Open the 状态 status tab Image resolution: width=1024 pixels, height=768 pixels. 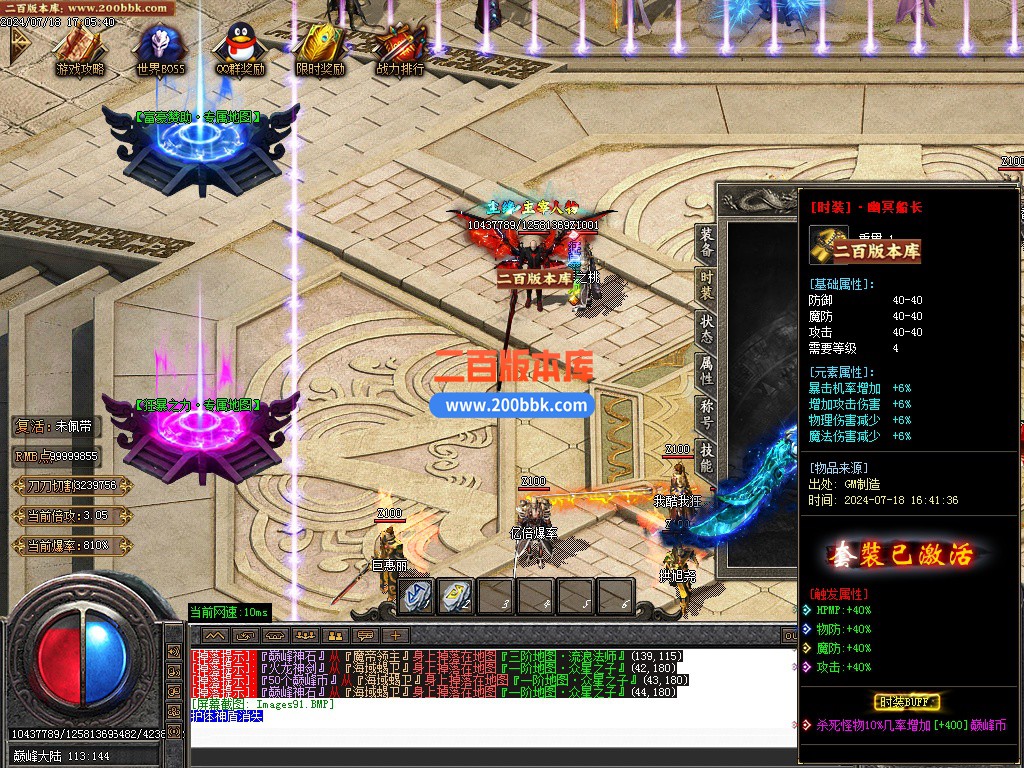pyautogui.click(x=707, y=329)
